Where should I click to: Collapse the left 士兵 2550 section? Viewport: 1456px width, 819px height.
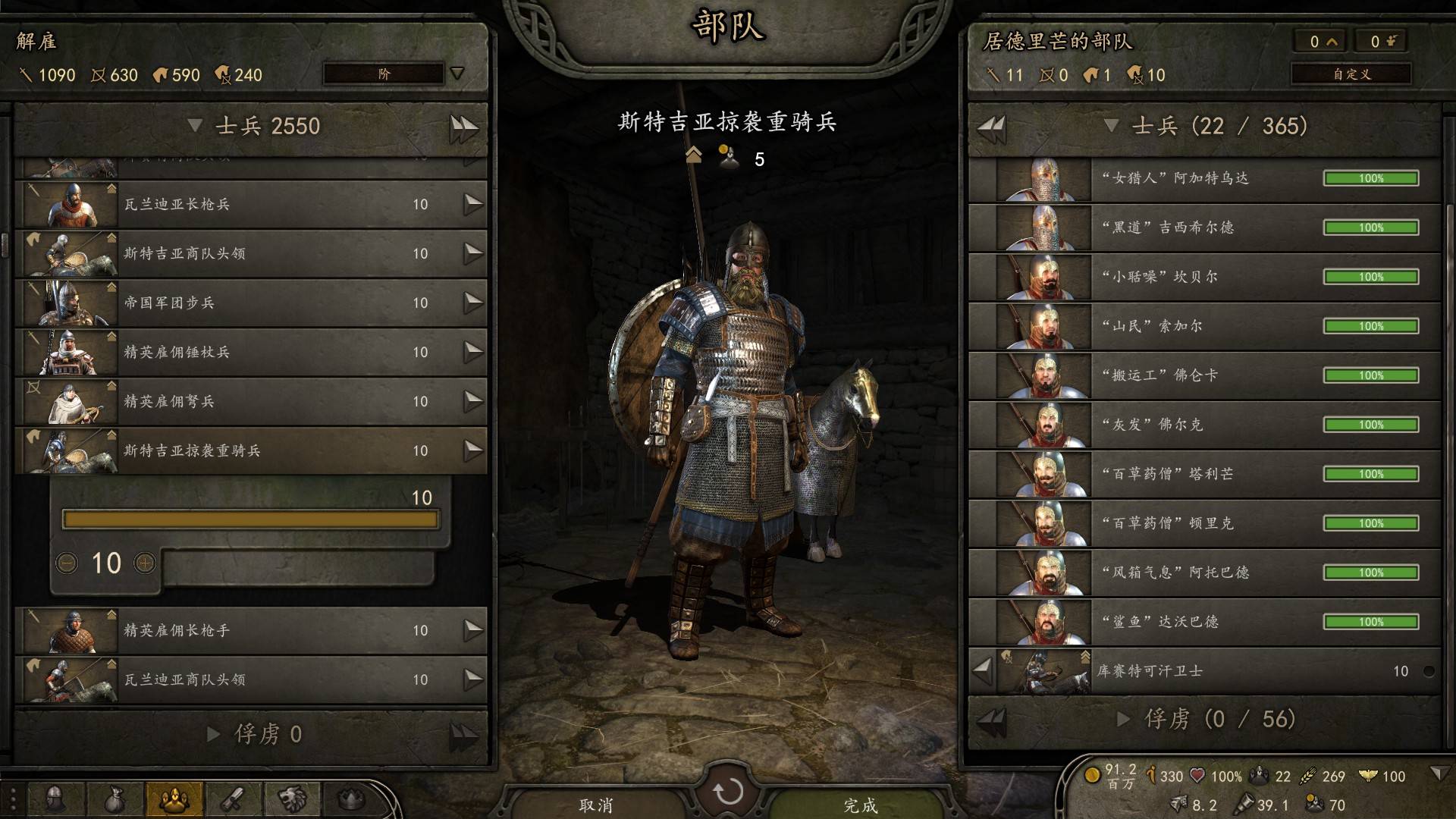[x=195, y=125]
